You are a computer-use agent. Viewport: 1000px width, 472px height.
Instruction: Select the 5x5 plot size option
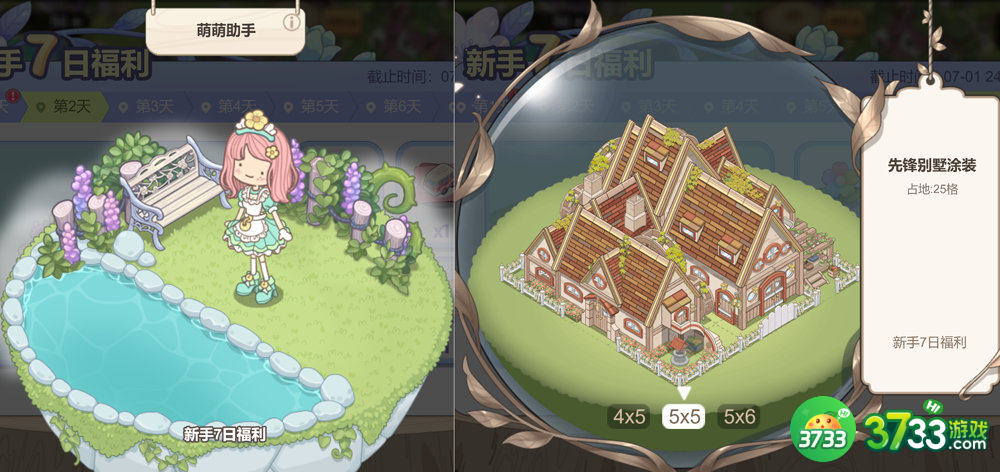point(684,417)
